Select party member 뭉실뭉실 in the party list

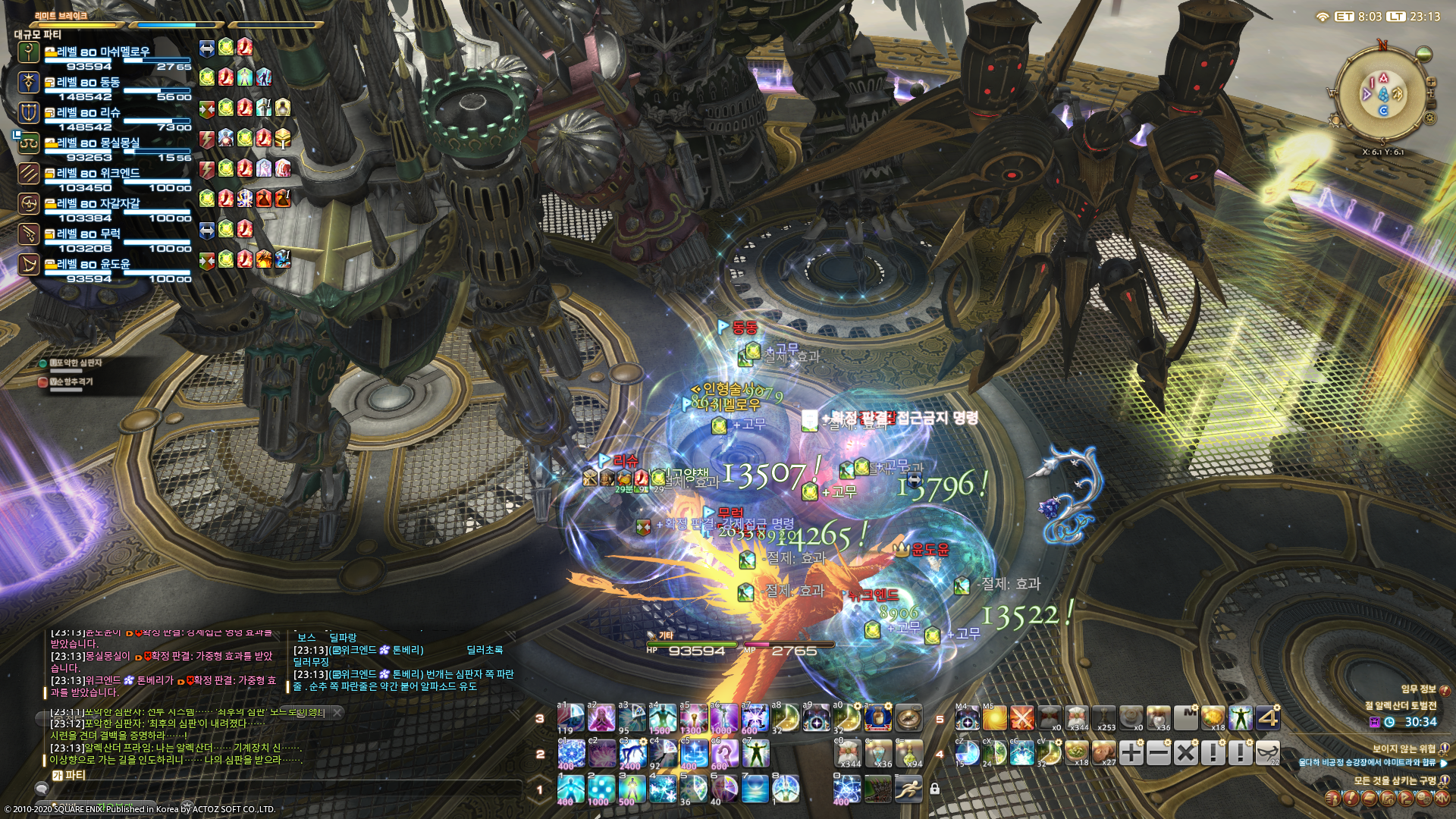click(99, 143)
